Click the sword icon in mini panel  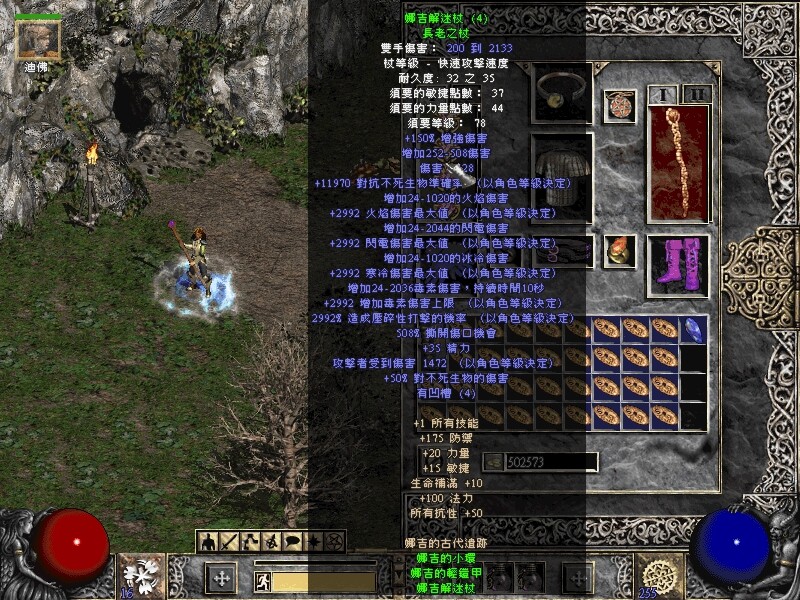point(229,541)
